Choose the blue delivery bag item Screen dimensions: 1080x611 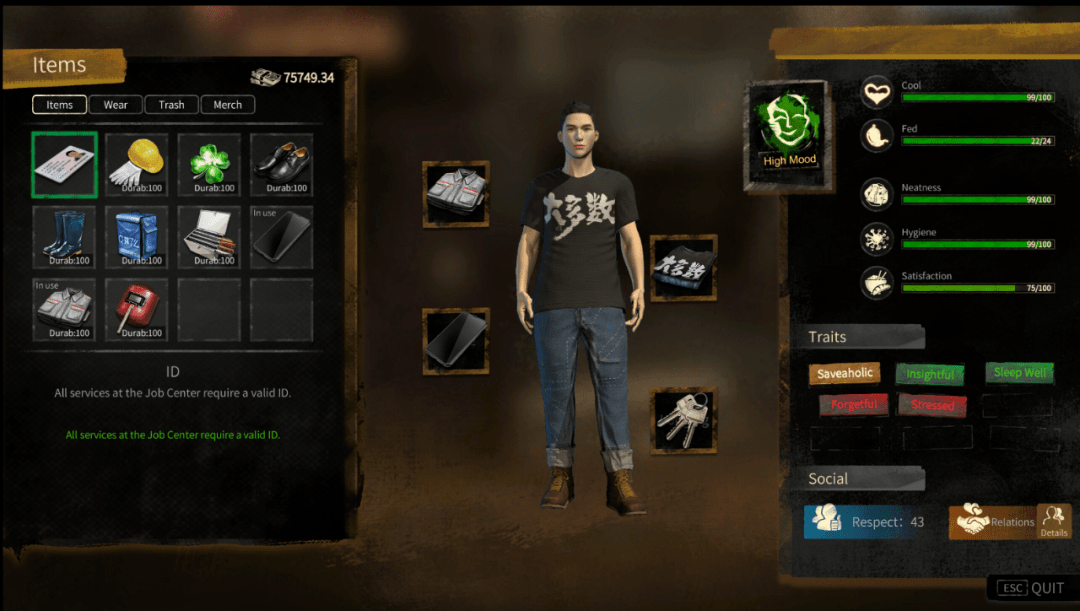click(x=137, y=237)
